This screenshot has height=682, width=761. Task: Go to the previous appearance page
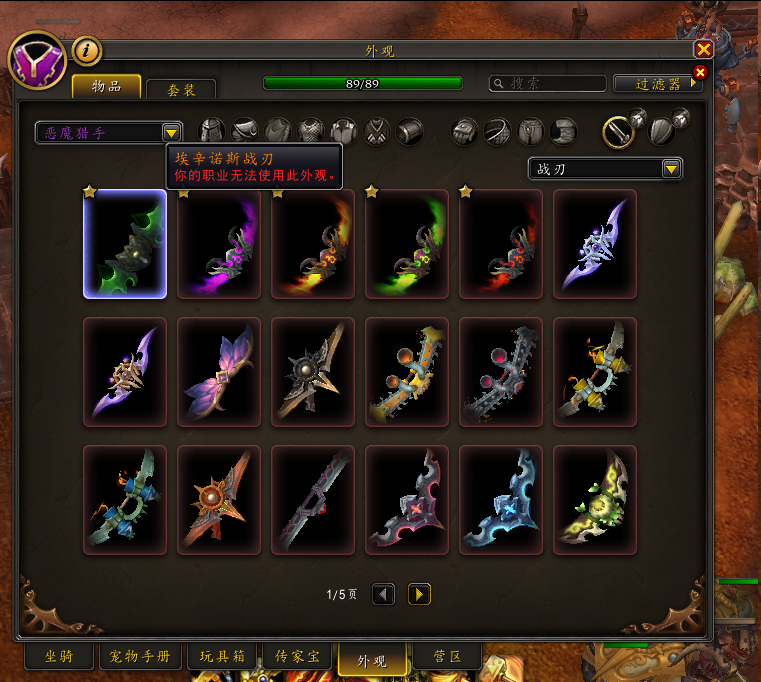[x=383, y=594]
